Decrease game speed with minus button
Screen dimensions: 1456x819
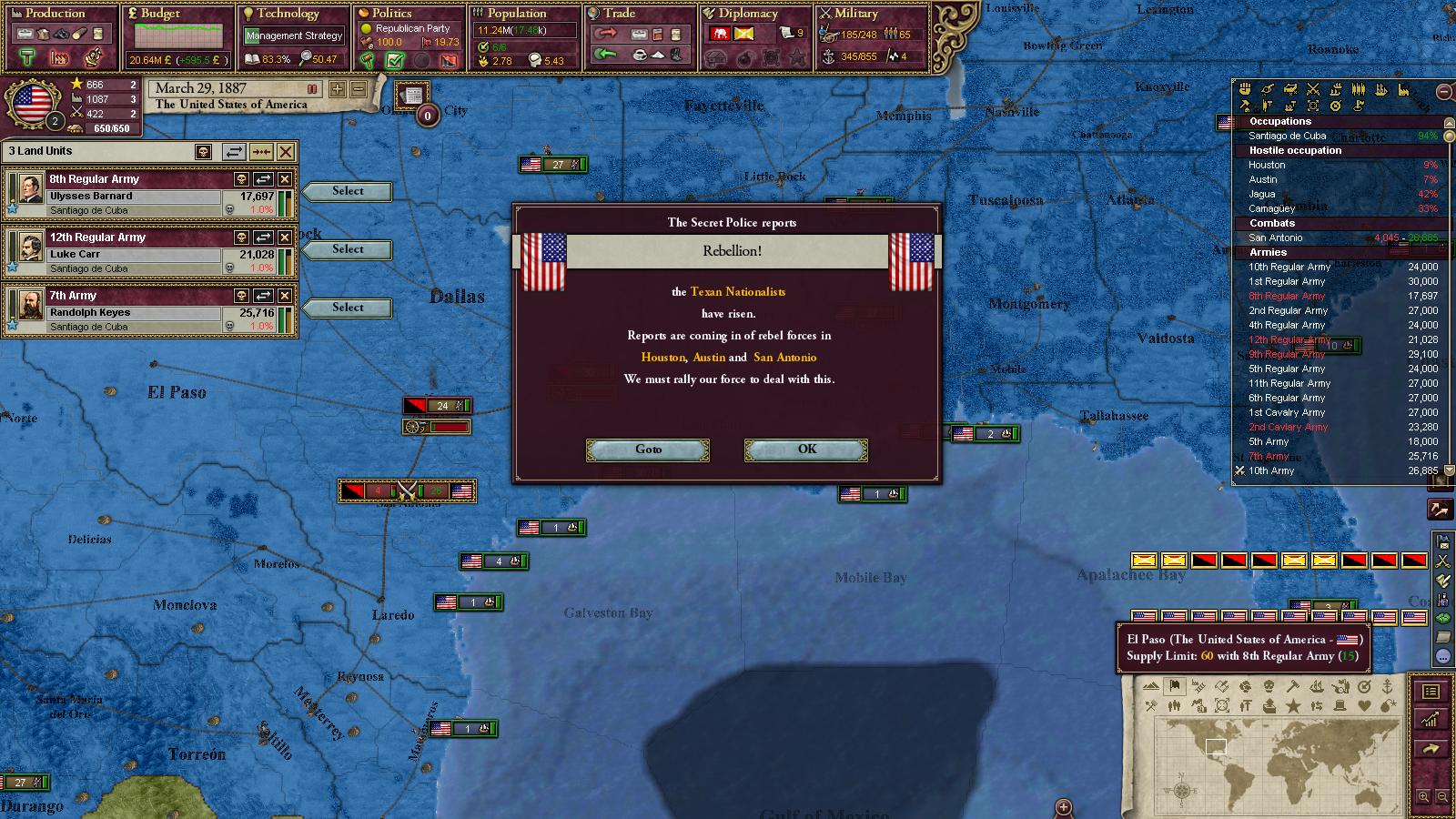pyautogui.click(x=358, y=89)
